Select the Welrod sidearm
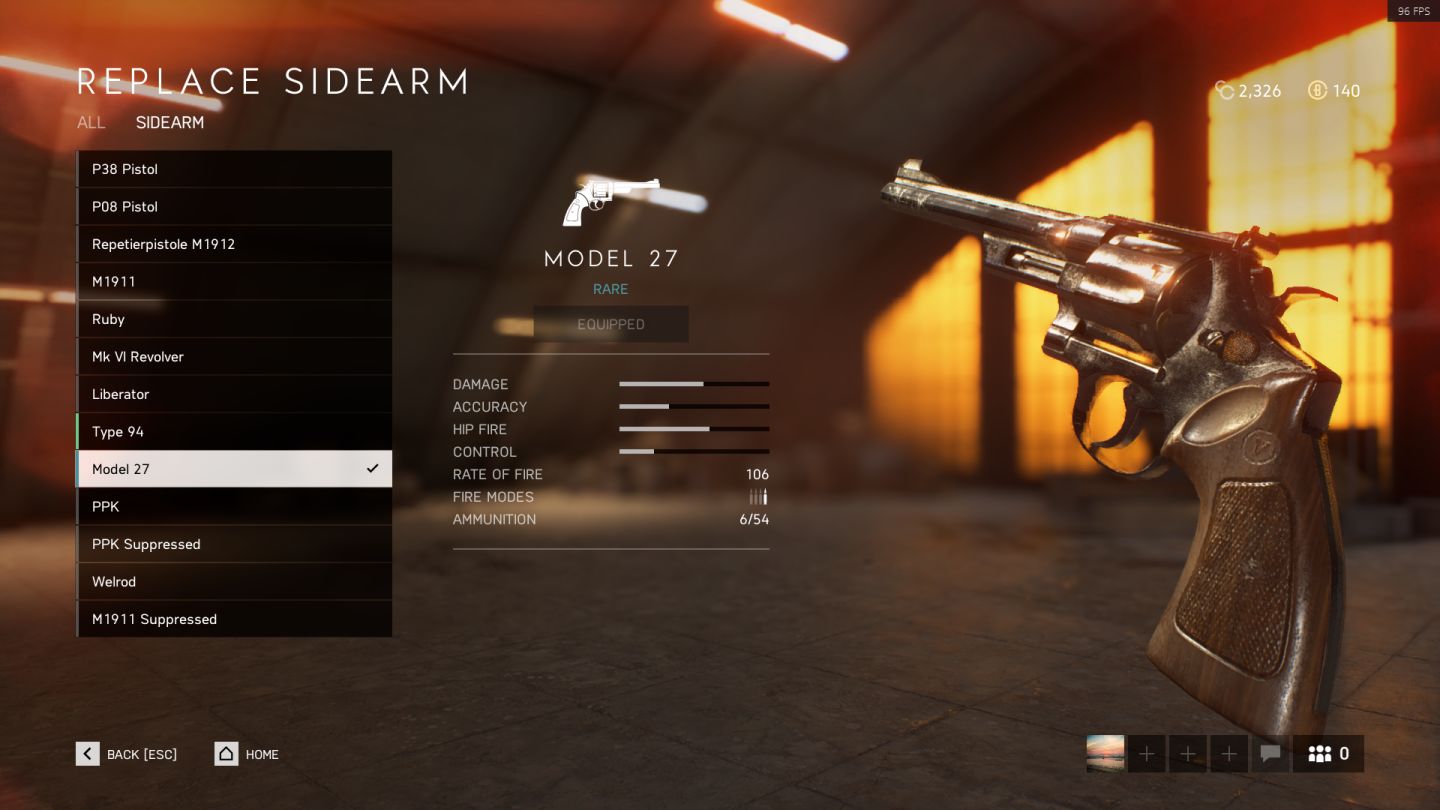The height and width of the screenshot is (810, 1440). coord(234,582)
